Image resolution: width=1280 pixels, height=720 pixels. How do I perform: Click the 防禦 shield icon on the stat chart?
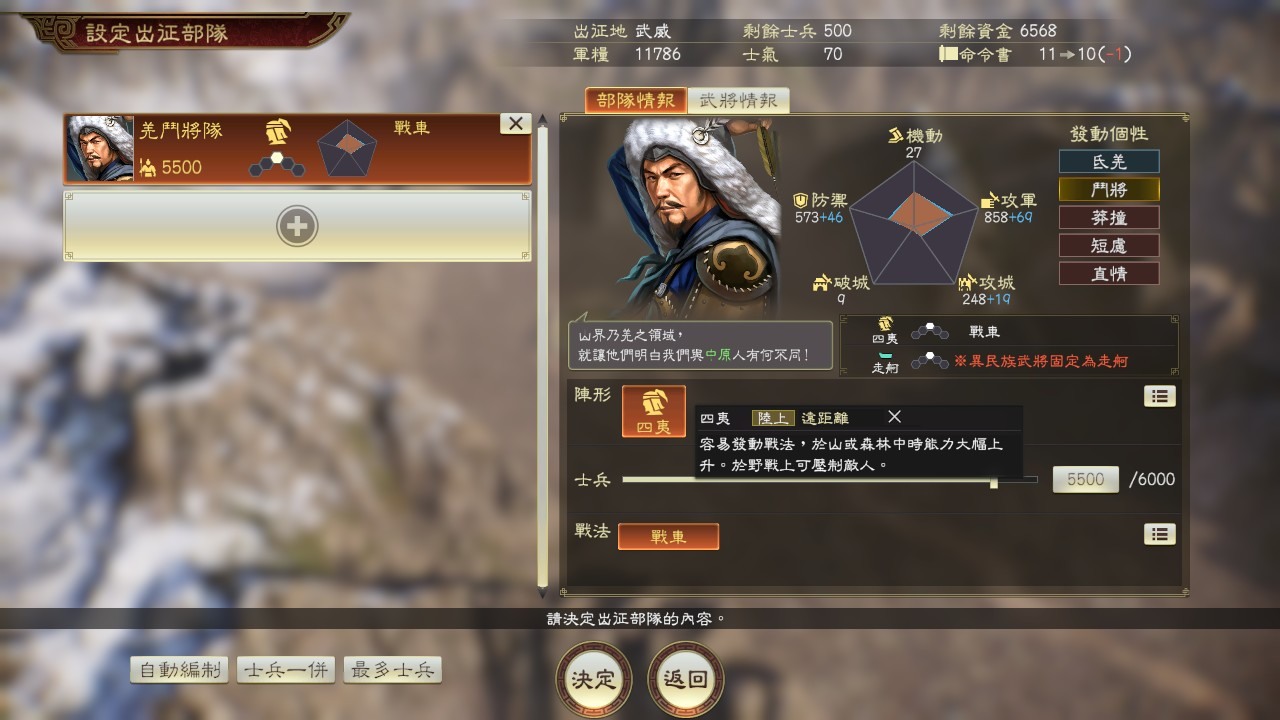[x=800, y=200]
